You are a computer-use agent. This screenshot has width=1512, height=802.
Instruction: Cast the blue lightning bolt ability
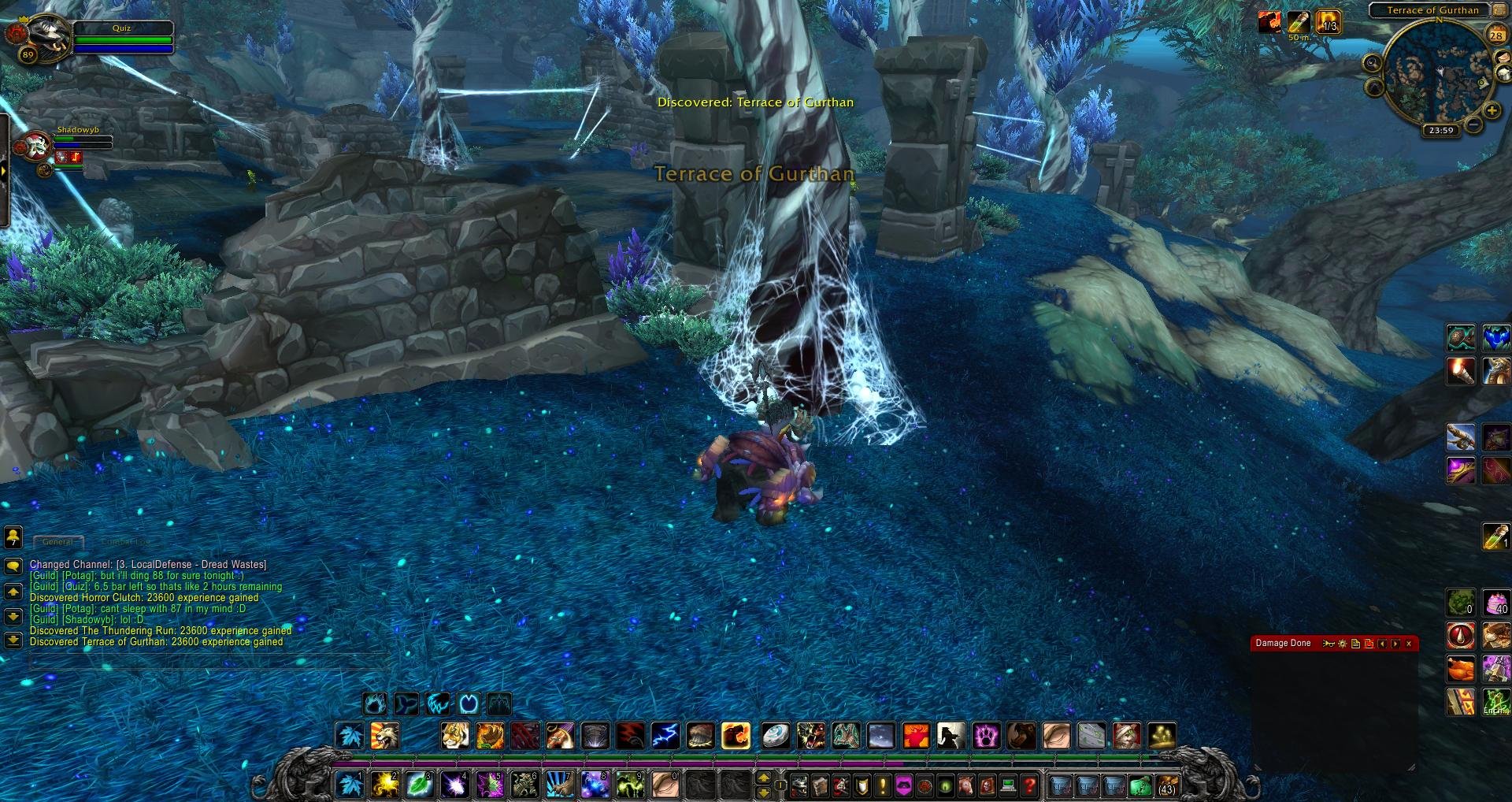[665, 736]
